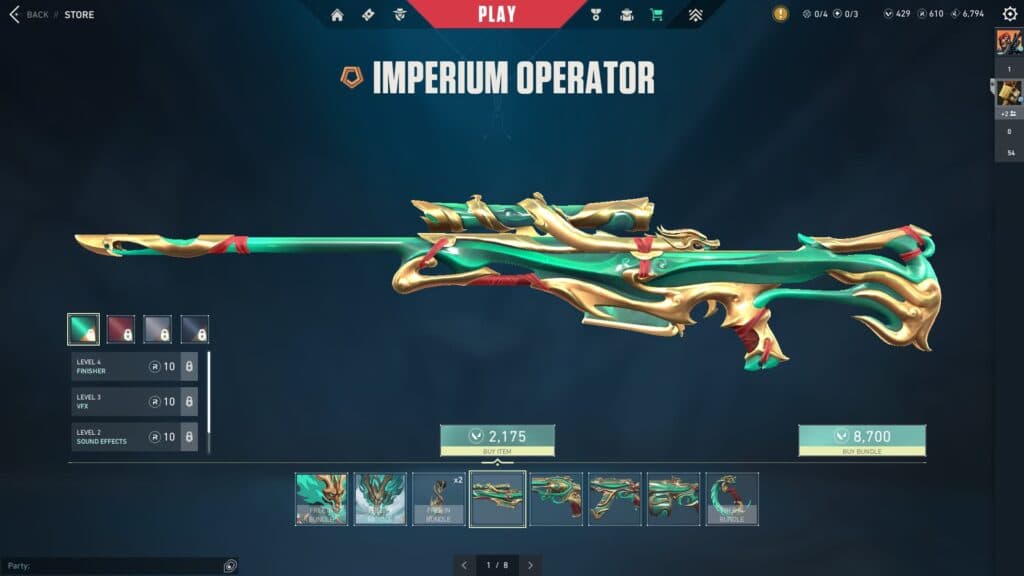1024x576 pixels.
Task: Open the settings gear icon
Action: 1010,14
